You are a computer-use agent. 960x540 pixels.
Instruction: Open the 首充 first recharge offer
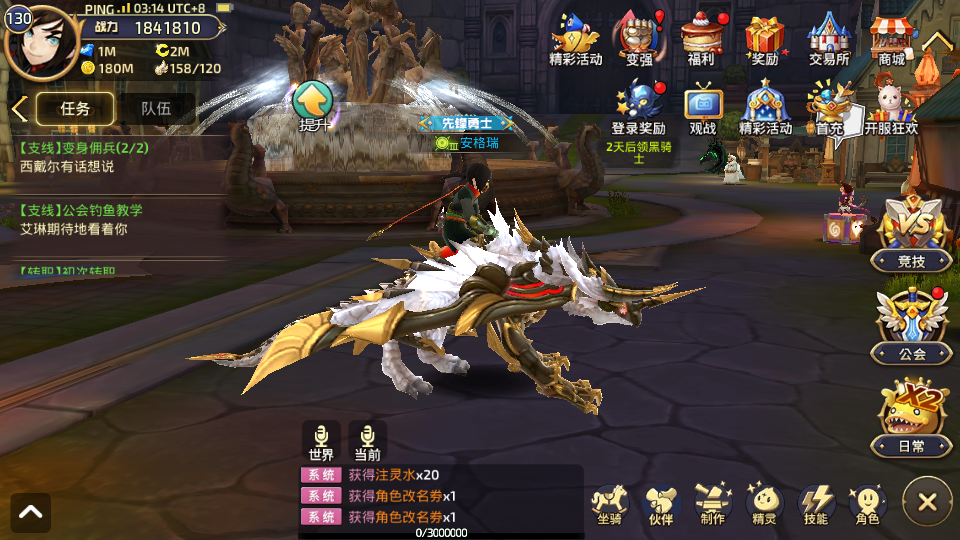coord(829,107)
